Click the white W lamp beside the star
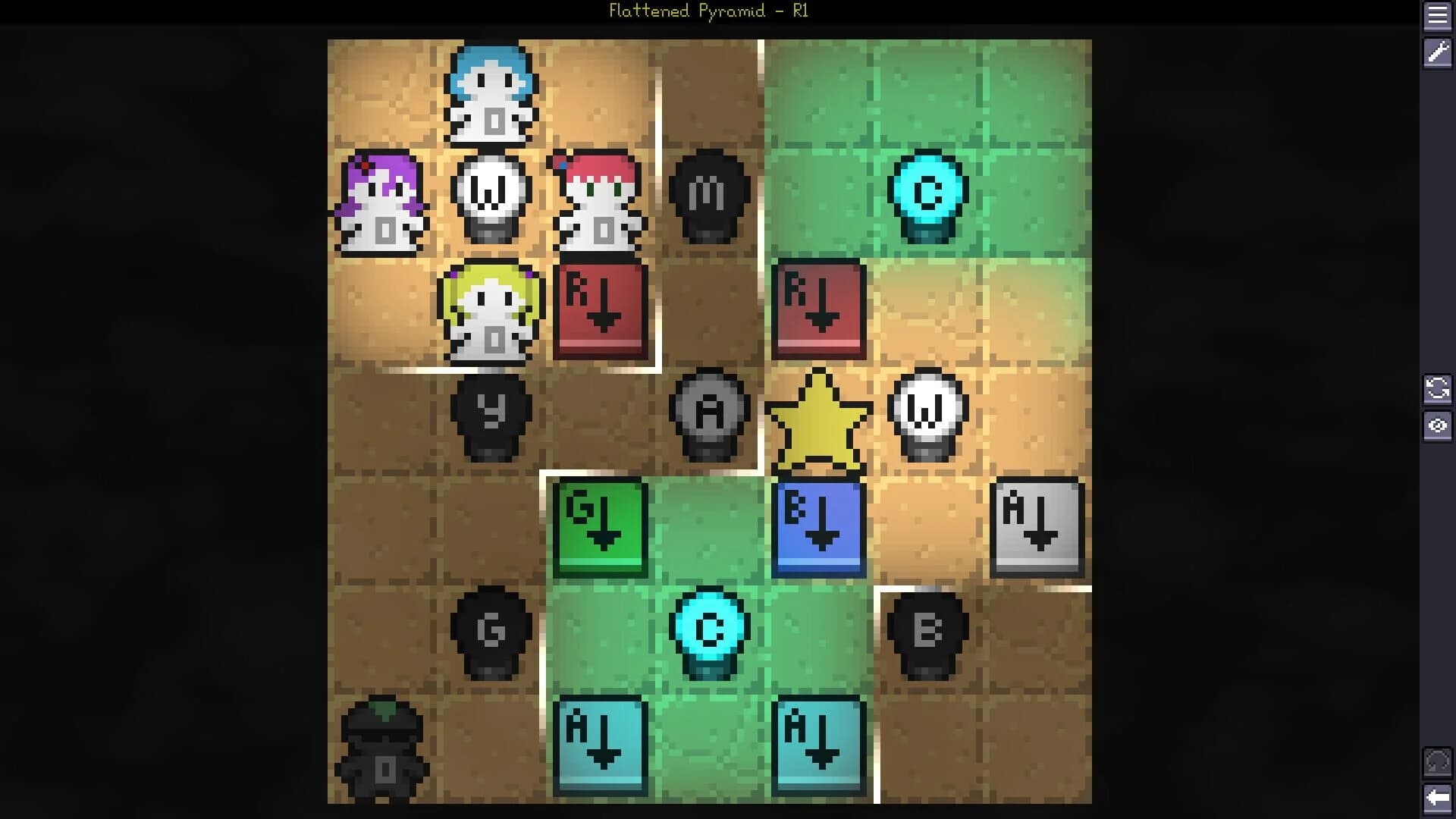This screenshot has width=1456, height=819. 927,413
